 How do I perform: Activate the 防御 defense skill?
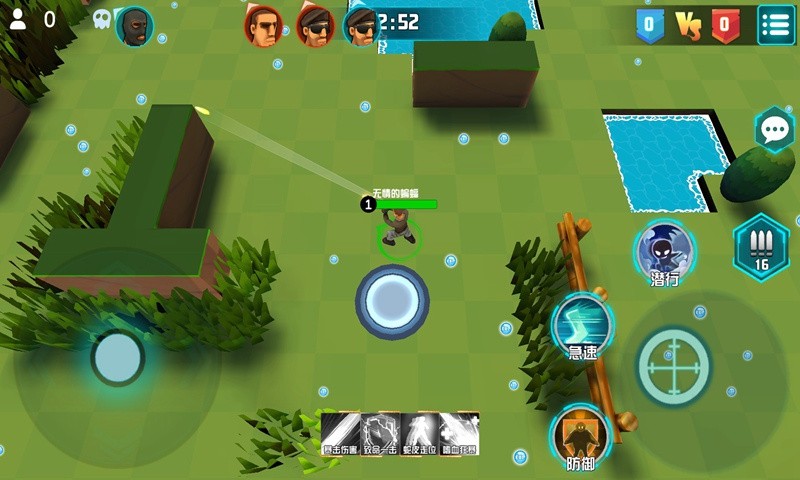581,436
